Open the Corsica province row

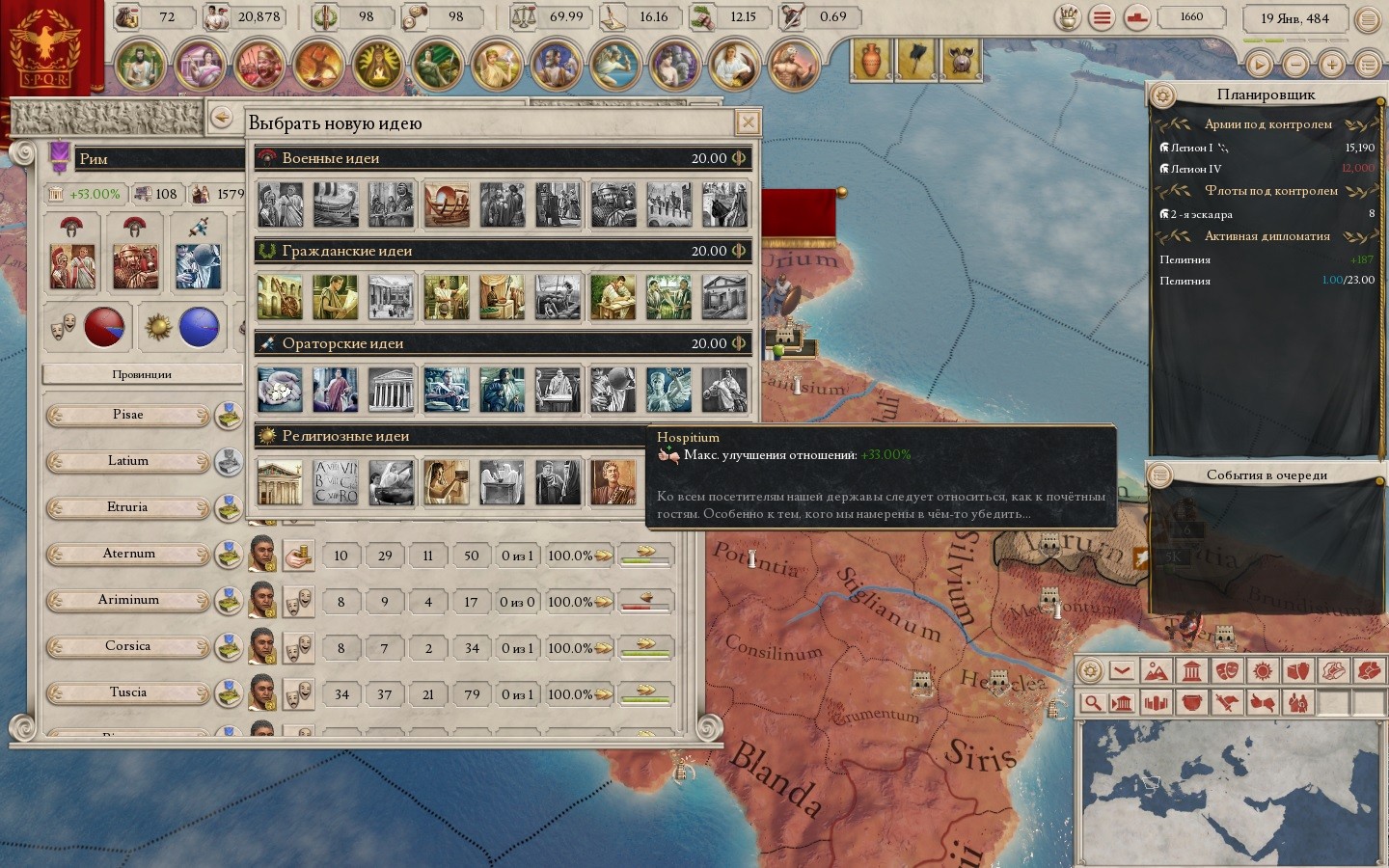tap(127, 646)
